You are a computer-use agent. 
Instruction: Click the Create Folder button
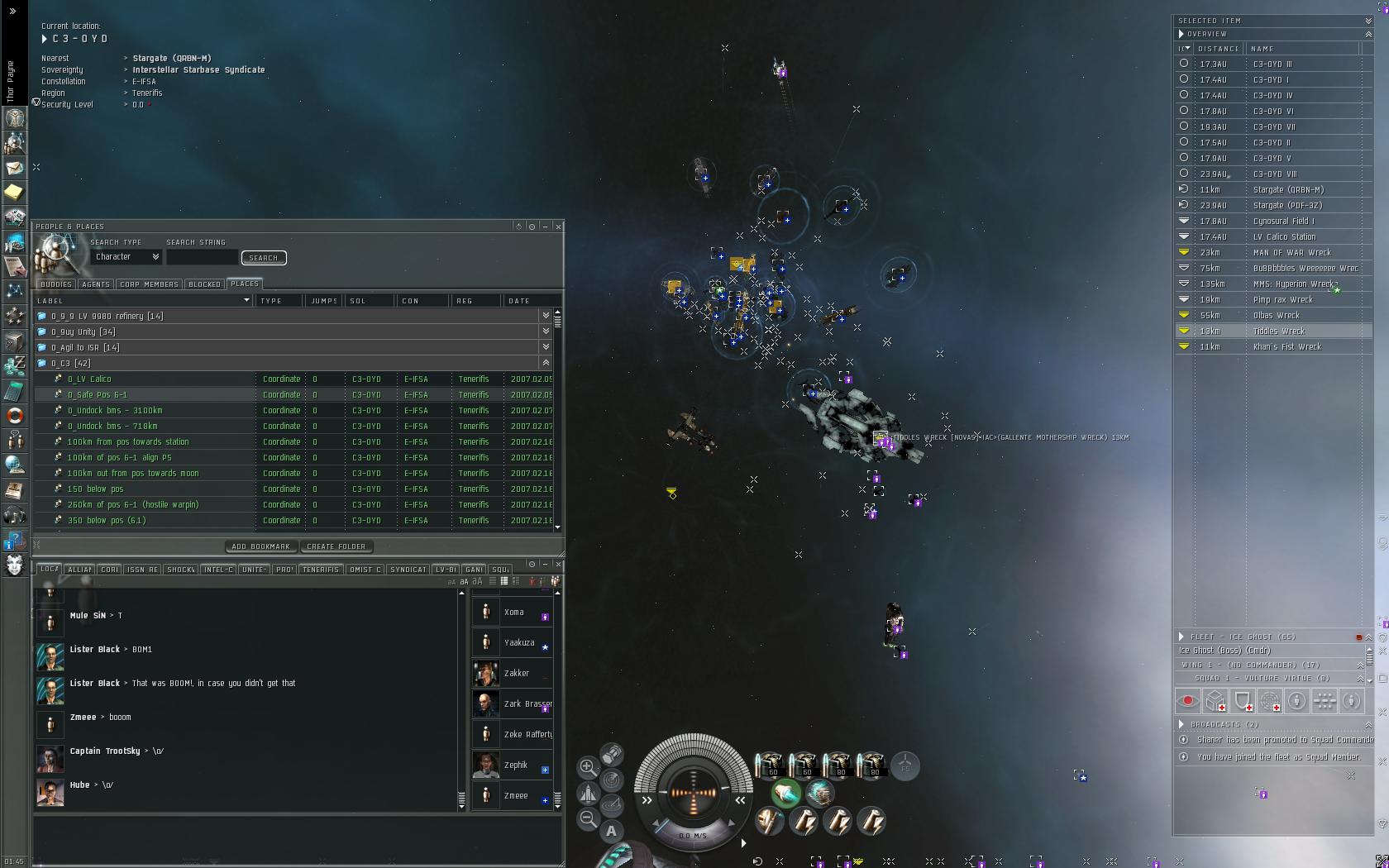coord(336,546)
